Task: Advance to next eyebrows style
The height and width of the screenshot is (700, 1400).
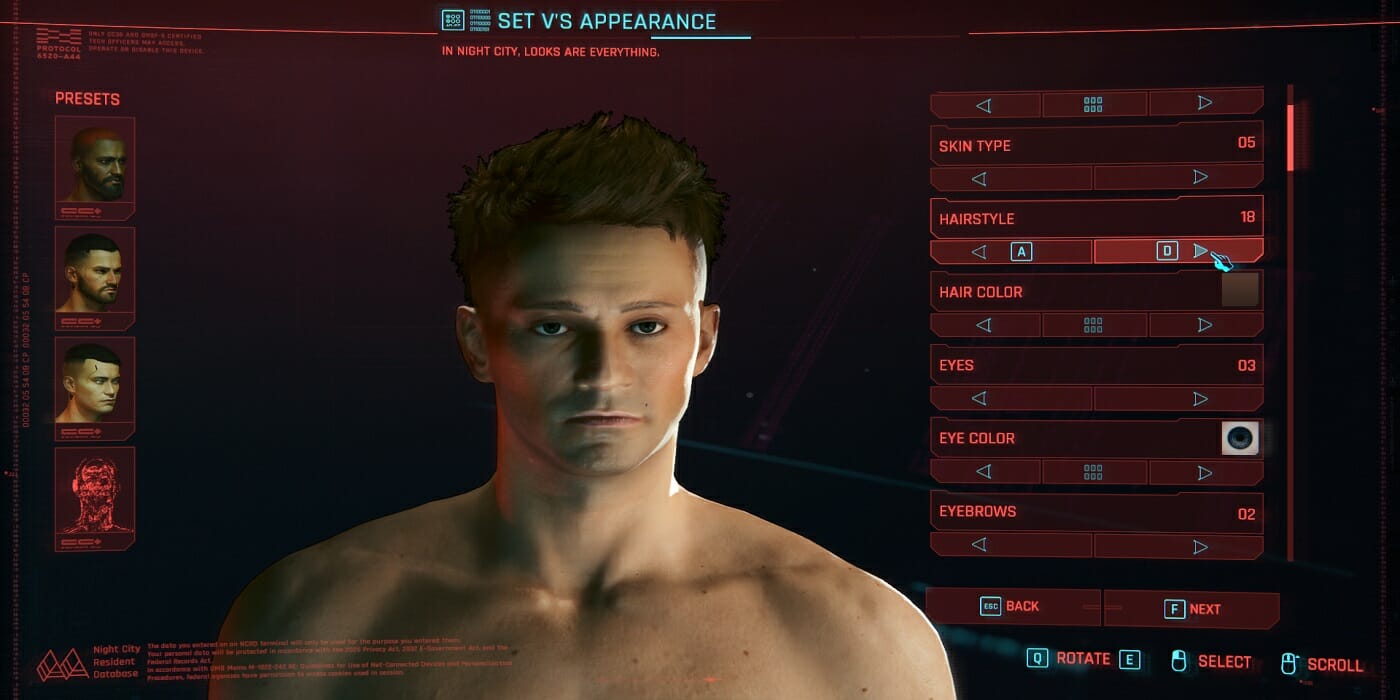Action: pos(1178,545)
